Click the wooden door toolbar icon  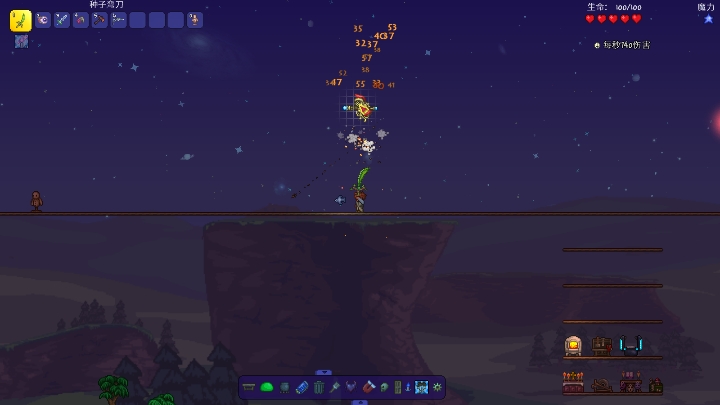(397, 387)
